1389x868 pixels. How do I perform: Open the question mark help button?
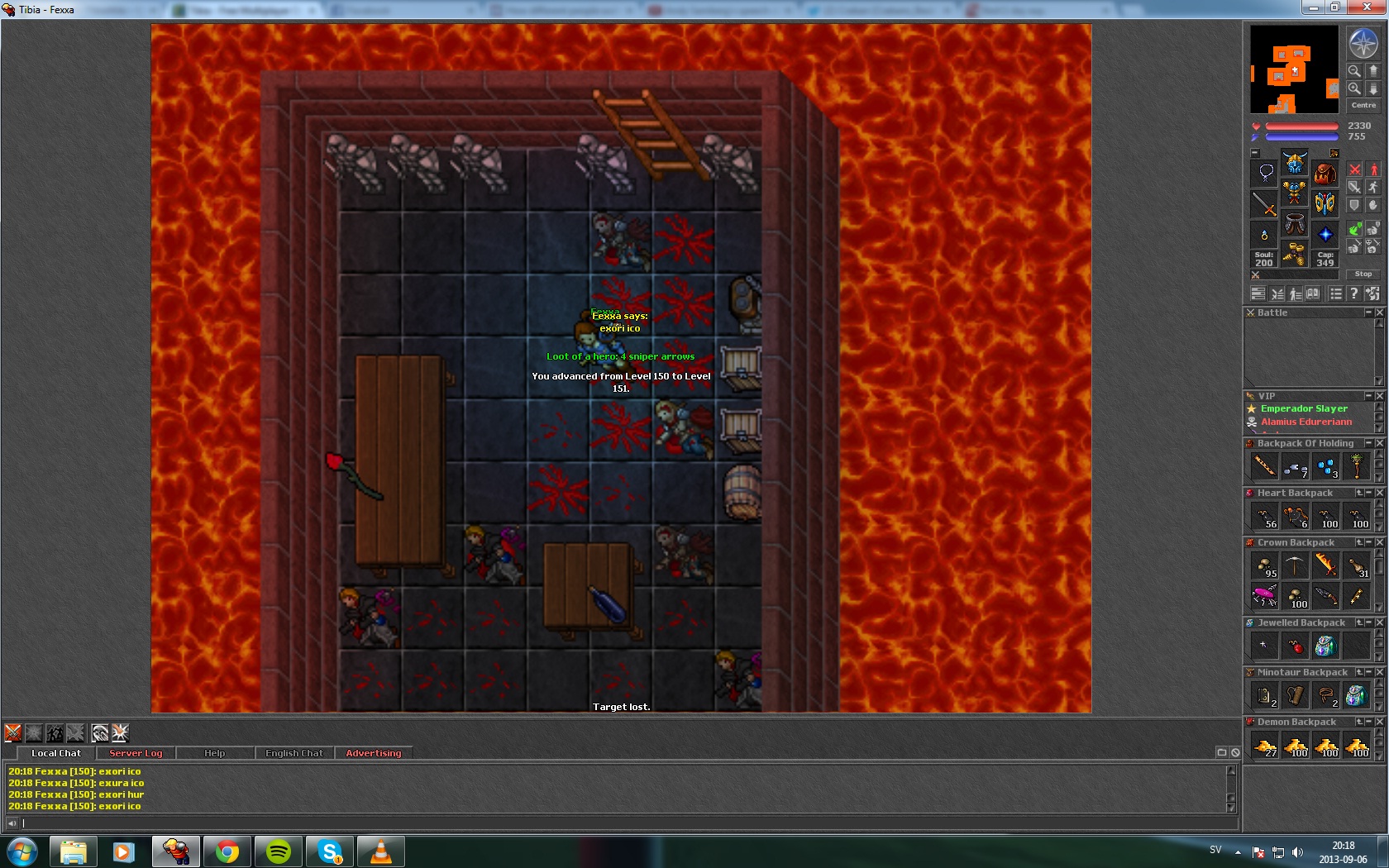1353,293
